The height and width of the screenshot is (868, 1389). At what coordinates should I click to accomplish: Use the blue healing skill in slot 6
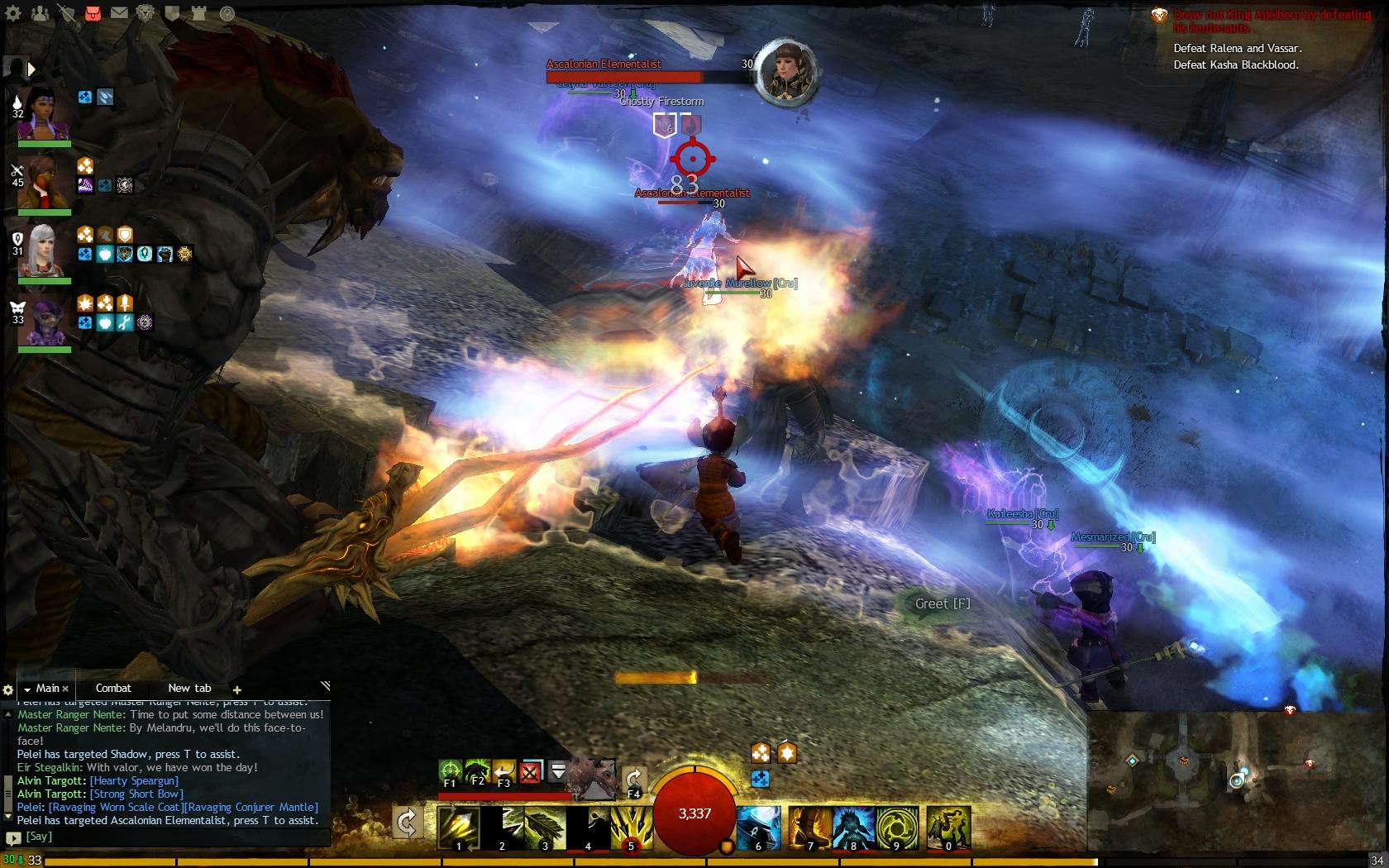tap(758, 827)
